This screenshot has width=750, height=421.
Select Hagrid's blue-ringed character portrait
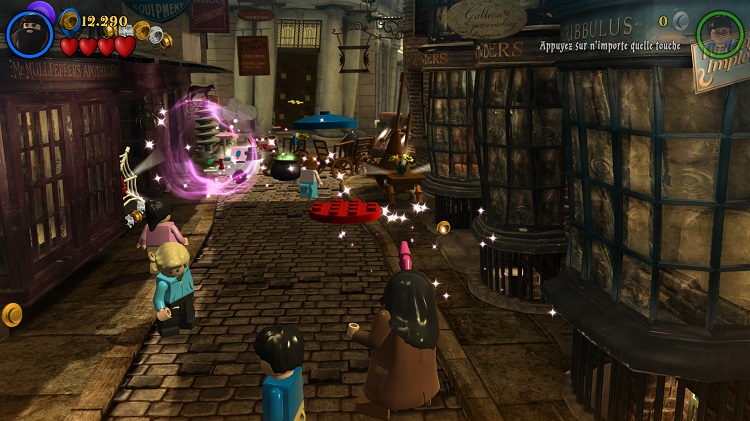tap(29, 34)
